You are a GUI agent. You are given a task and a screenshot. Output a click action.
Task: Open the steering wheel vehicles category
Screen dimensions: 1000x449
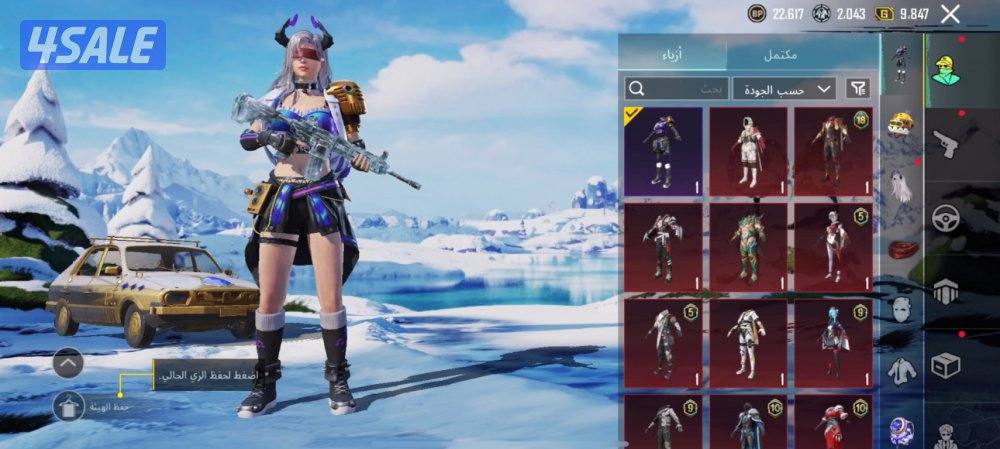coord(945,216)
